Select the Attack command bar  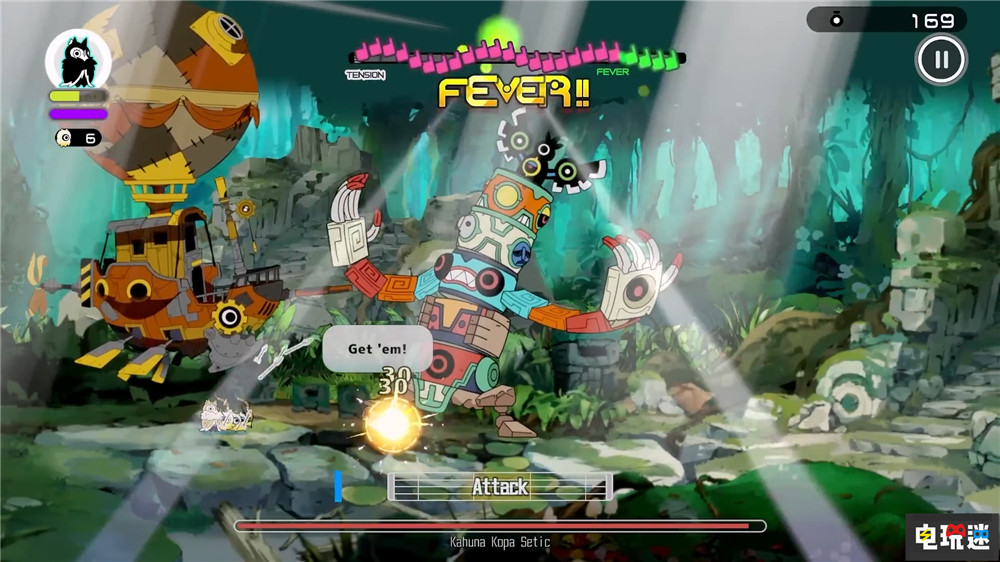click(x=500, y=487)
